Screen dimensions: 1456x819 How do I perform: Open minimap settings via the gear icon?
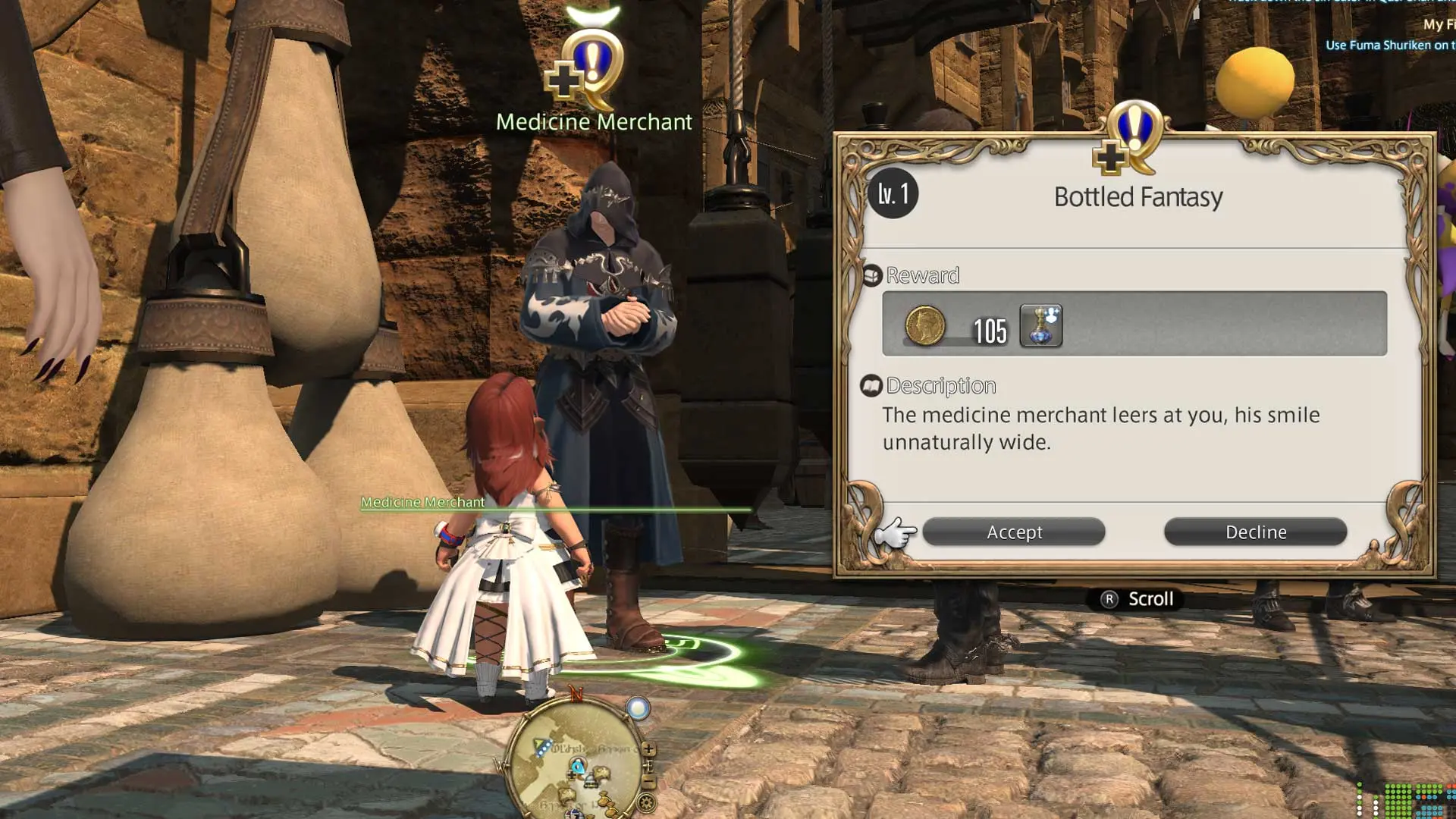click(x=646, y=802)
